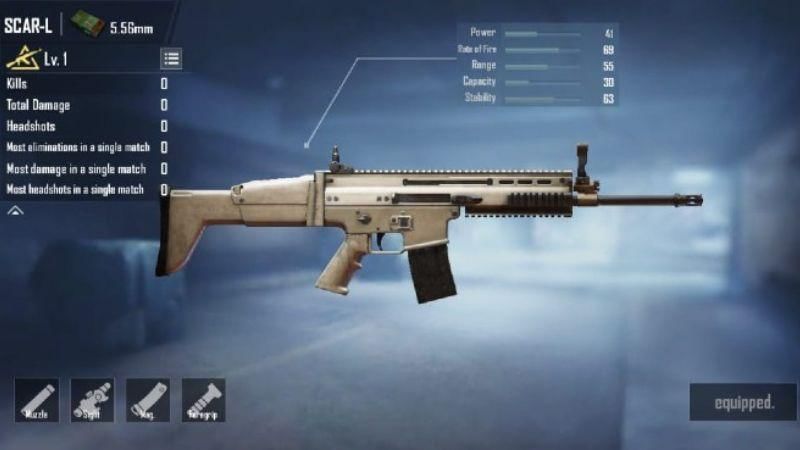
Task: Open the Foregrip attachment slot
Action: click(x=203, y=399)
